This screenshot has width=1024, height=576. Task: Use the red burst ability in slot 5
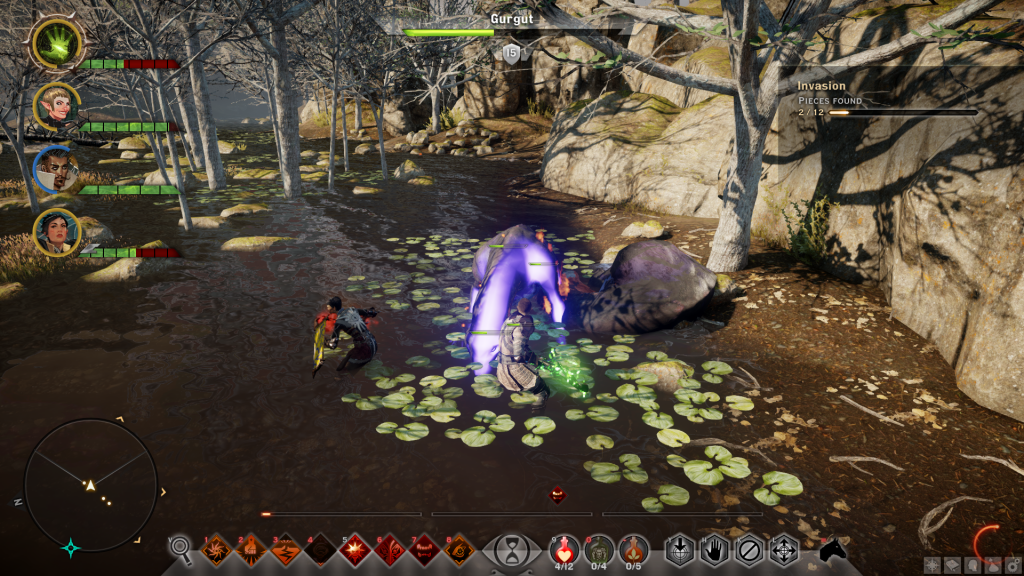tap(355, 550)
